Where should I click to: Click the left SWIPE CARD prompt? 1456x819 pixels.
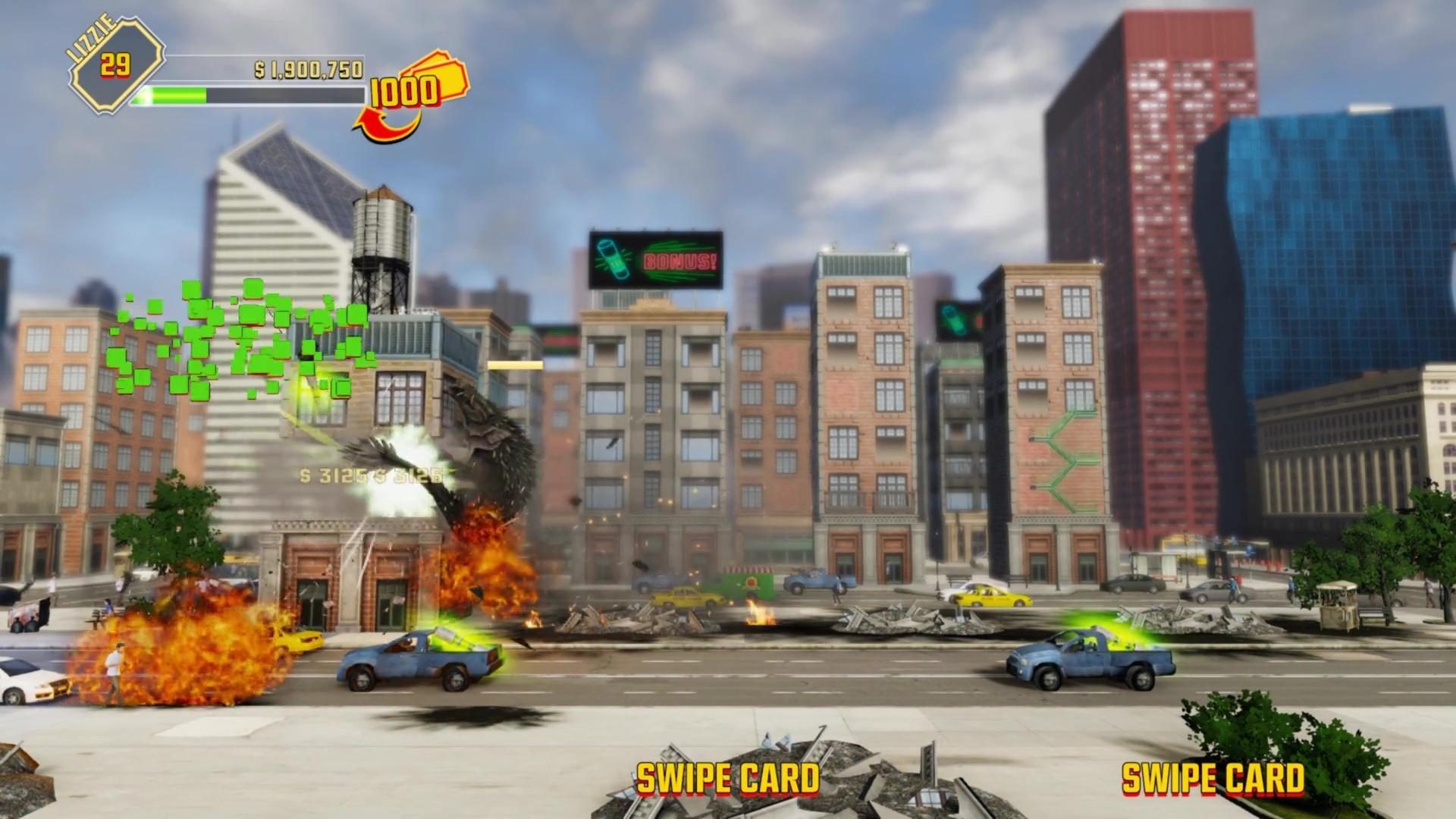(x=728, y=777)
